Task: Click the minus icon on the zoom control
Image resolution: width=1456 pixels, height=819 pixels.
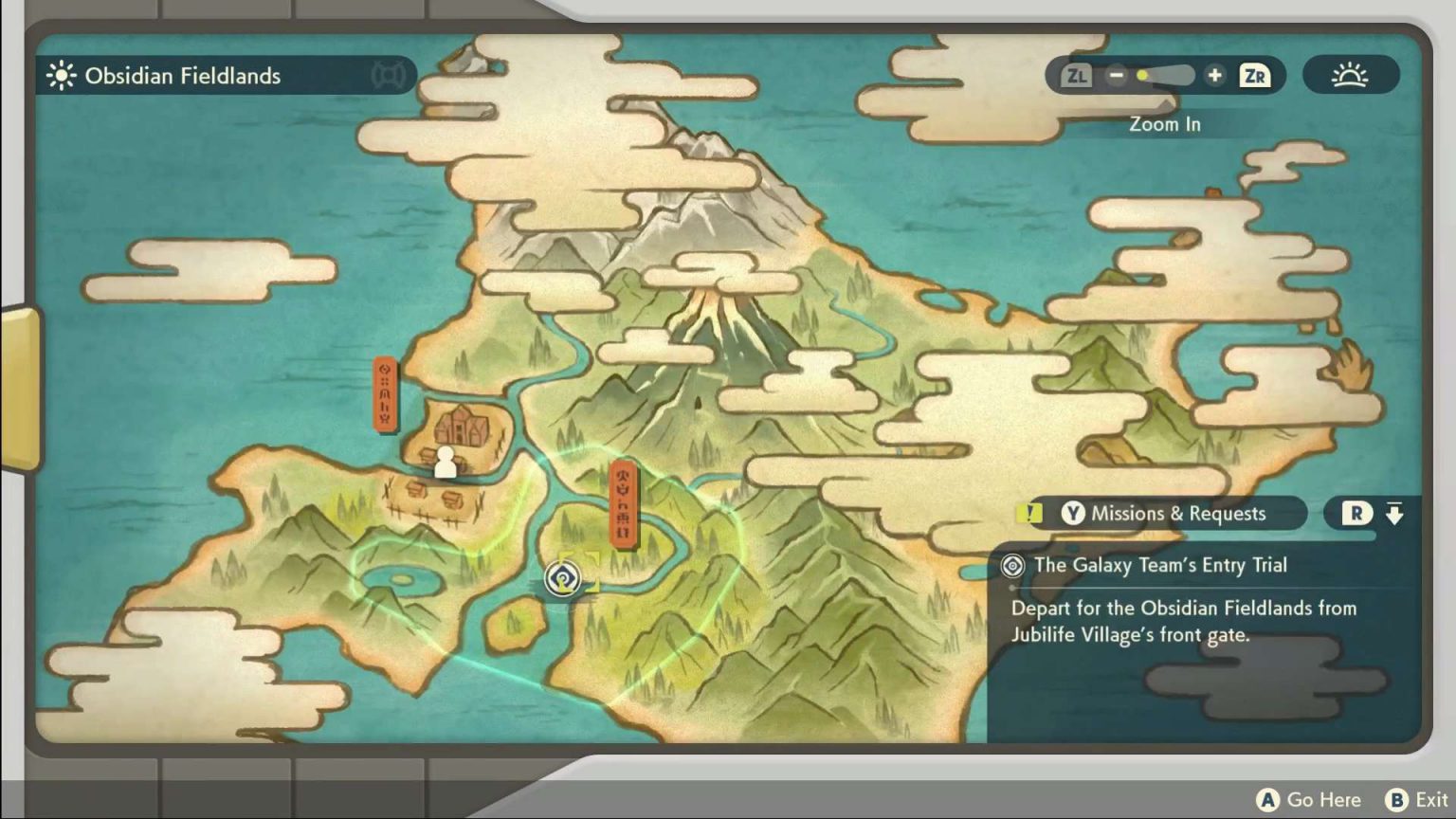Action: (1116, 76)
